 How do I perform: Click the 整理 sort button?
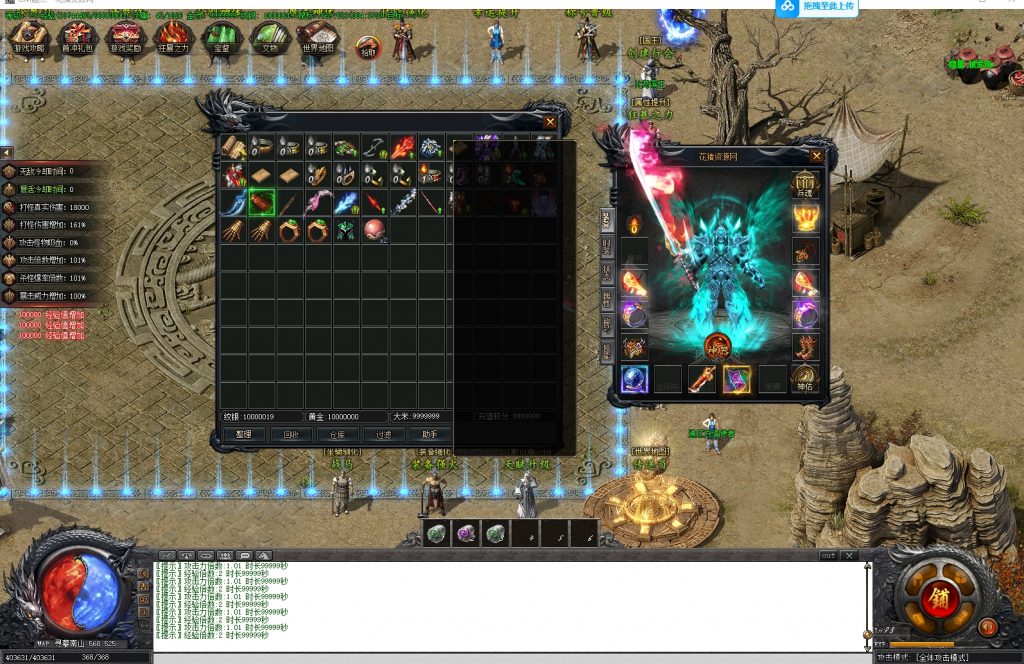click(x=243, y=434)
